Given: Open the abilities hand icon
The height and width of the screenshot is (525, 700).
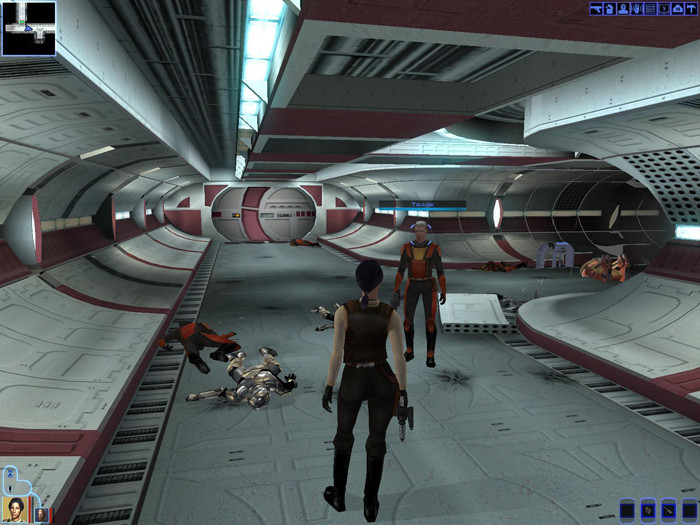Looking at the screenshot, I should pos(636,8).
